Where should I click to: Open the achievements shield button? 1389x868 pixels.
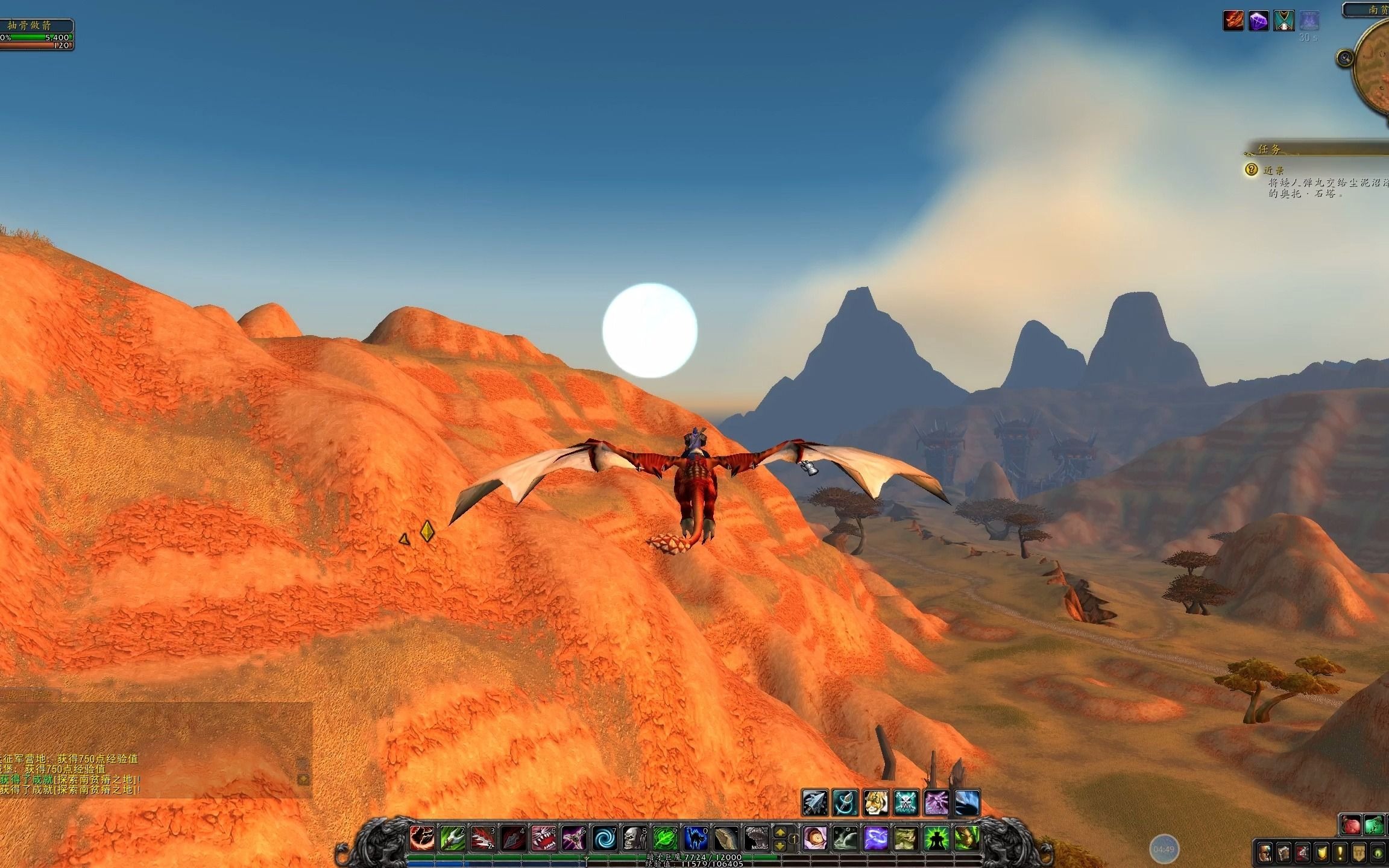point(1321,853)
